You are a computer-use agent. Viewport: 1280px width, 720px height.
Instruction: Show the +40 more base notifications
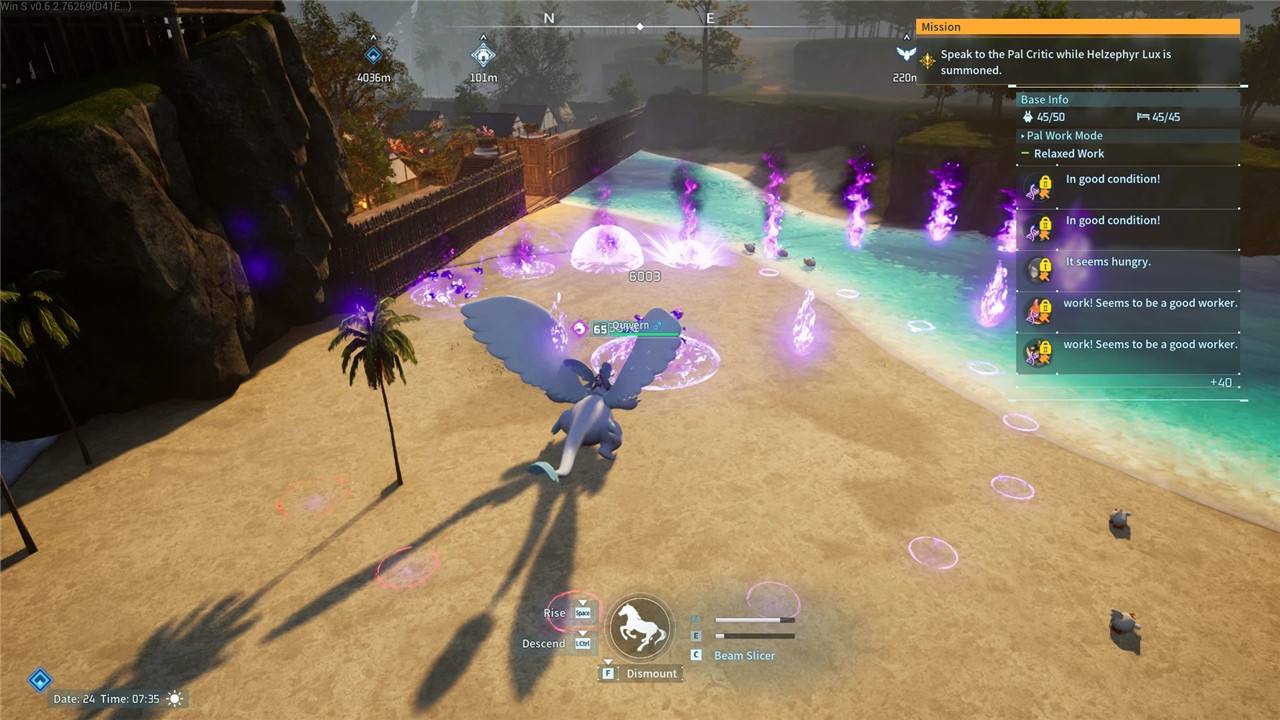(x=1220, y=383)
